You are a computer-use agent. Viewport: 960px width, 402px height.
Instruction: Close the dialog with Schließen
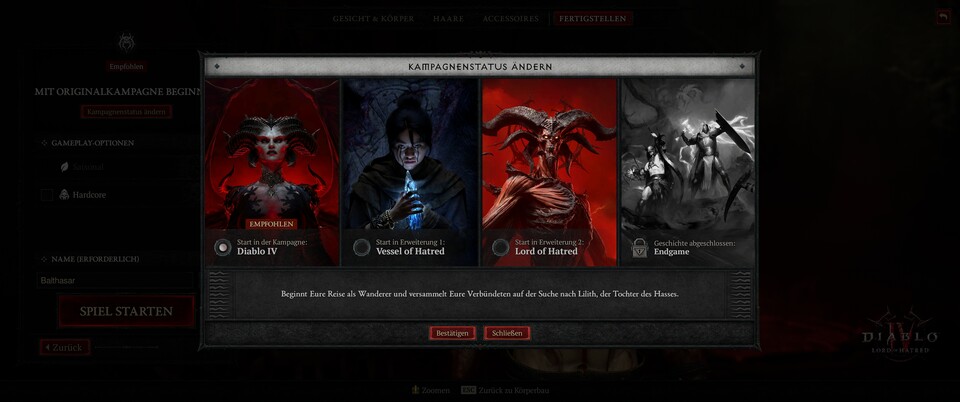[507, 333]
